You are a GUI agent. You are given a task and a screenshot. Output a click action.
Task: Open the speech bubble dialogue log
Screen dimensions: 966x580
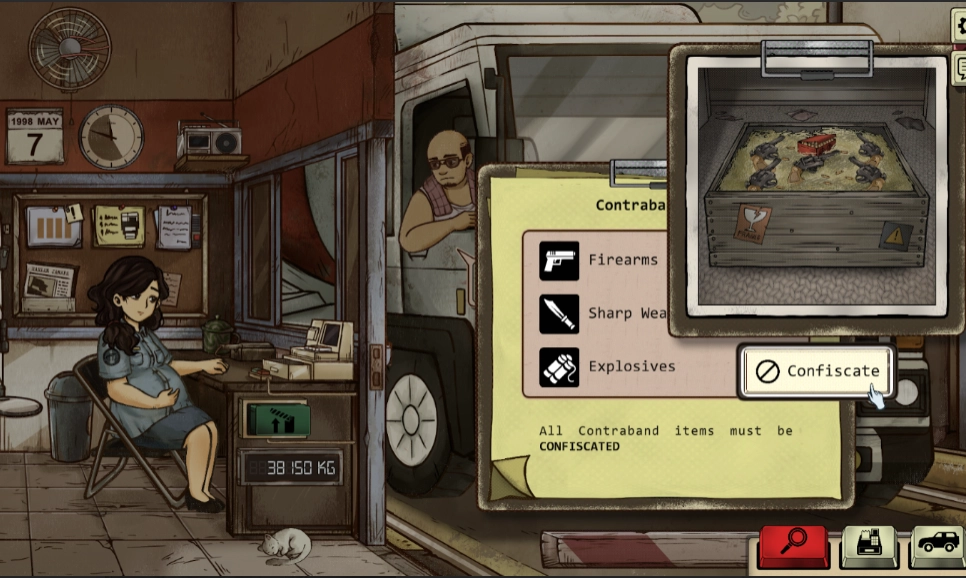(x=959, y=69)
